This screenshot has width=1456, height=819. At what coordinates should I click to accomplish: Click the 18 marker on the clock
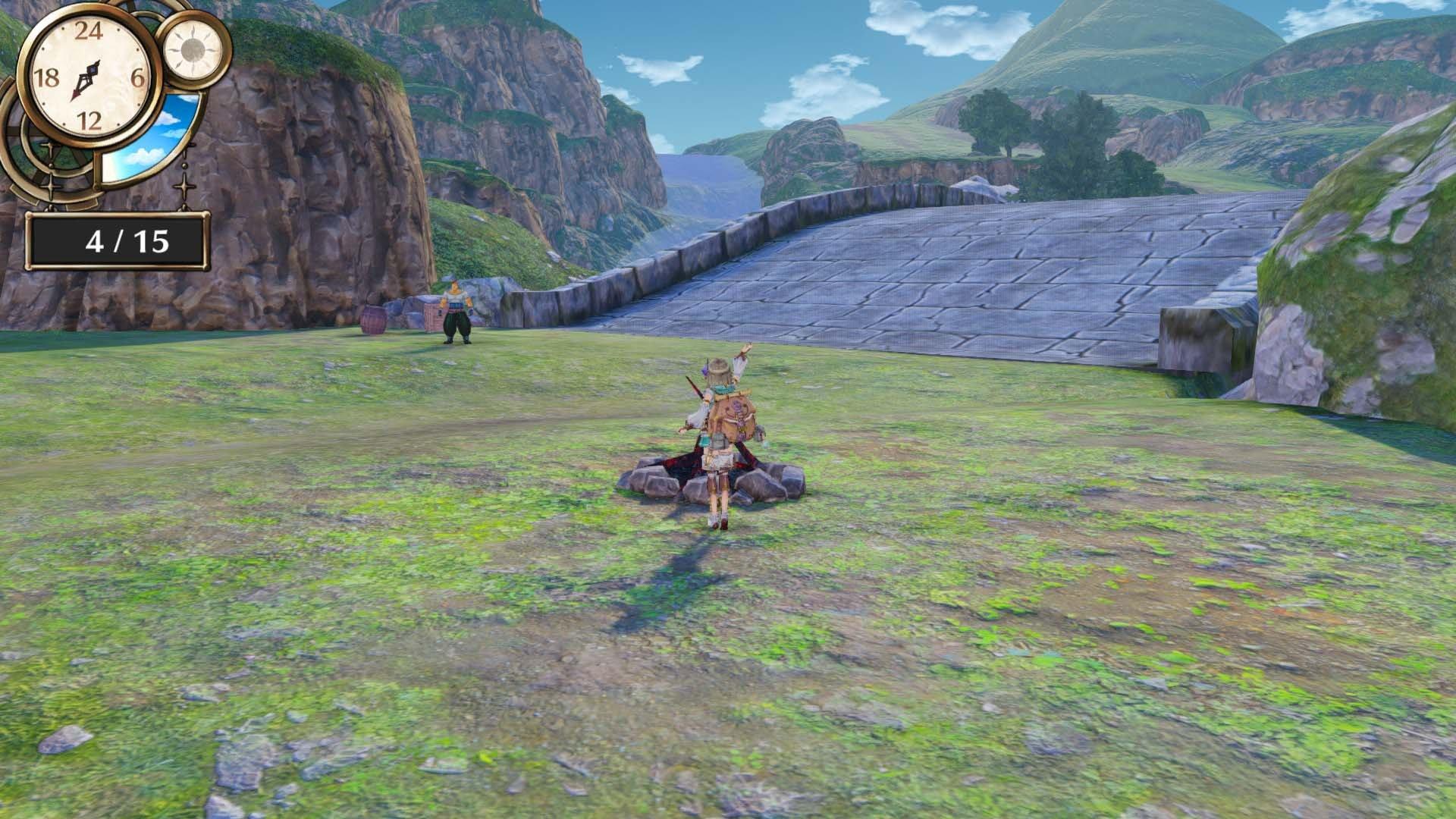[47, 76]
